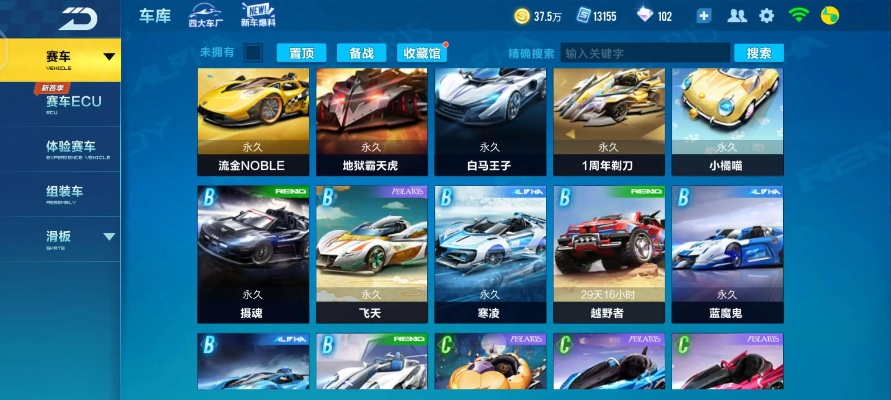Viewport: 891px width, 400px height.
Task: Open the 体验赛车 tab
Action: [70, 148]
